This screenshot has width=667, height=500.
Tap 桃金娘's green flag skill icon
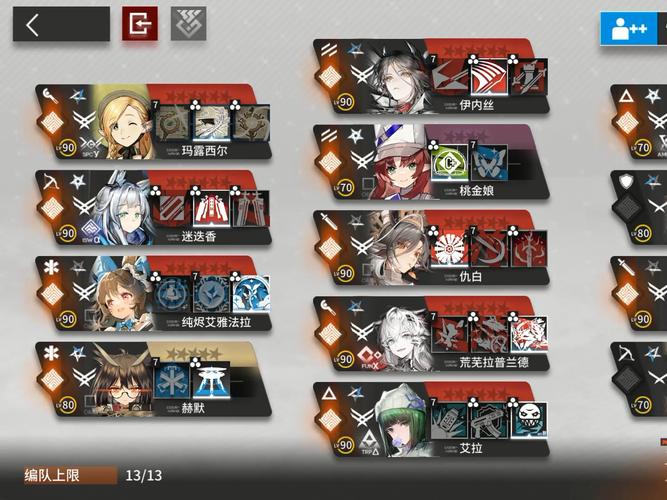(x=451, y=163)
